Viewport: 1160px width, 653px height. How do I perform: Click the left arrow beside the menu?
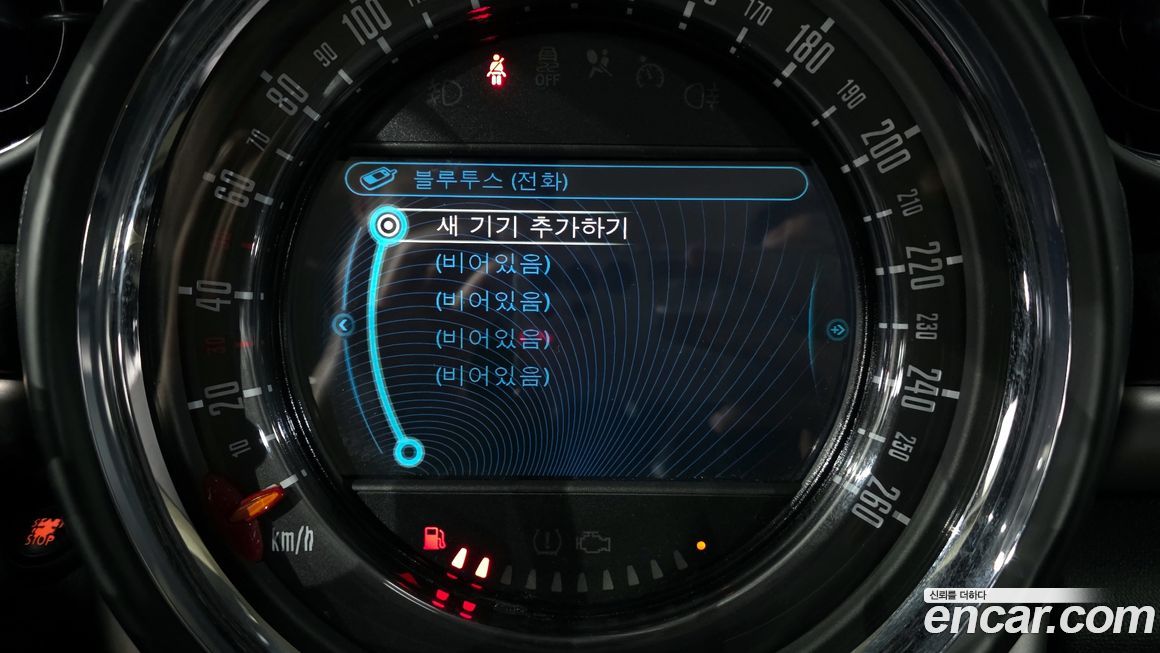click(343, 325)
